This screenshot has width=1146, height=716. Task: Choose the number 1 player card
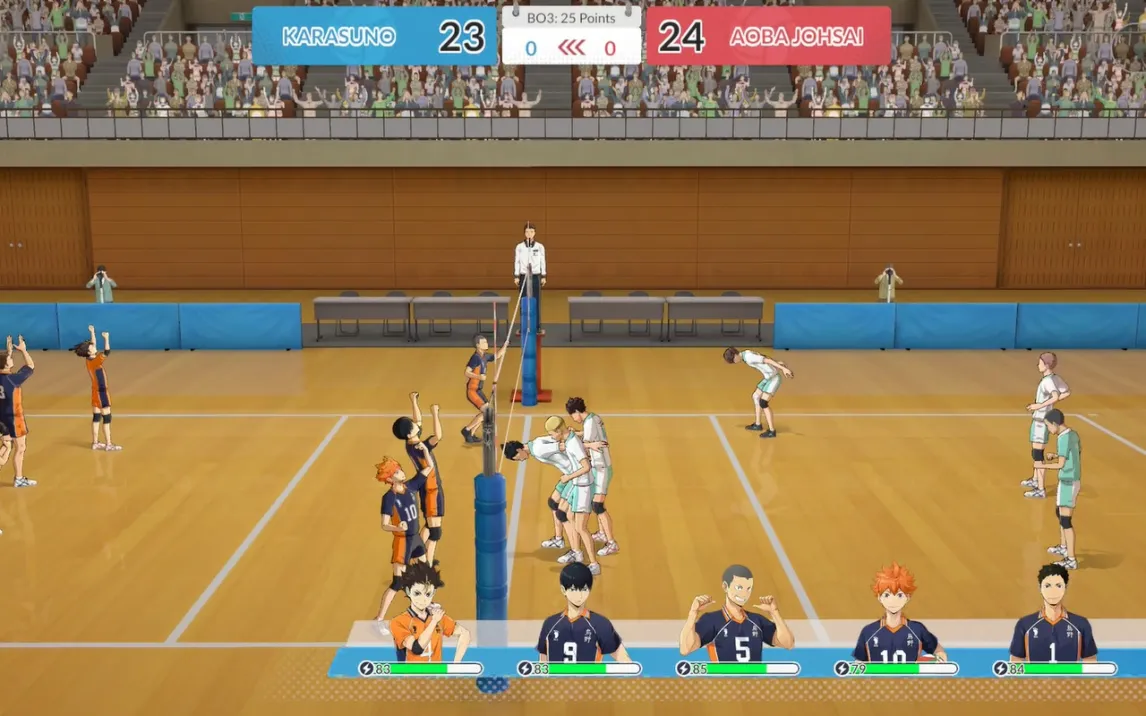click(1053, 620)
